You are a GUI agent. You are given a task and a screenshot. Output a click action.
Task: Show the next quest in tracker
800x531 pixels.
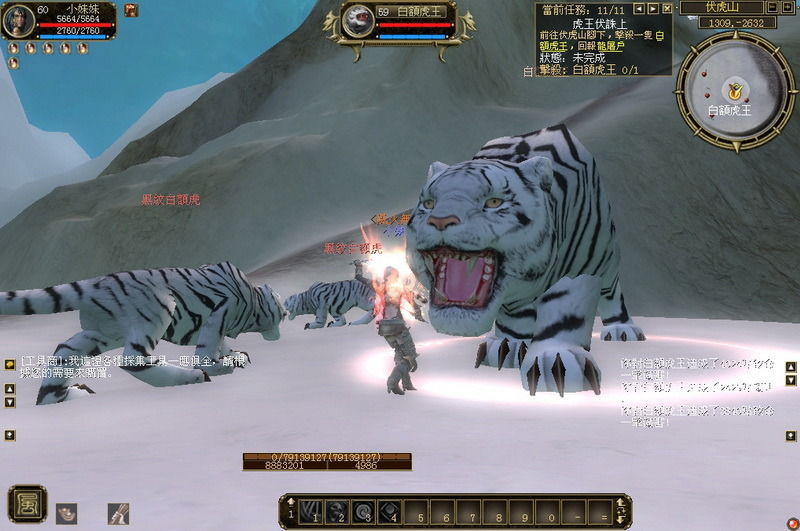pos(653,8)
